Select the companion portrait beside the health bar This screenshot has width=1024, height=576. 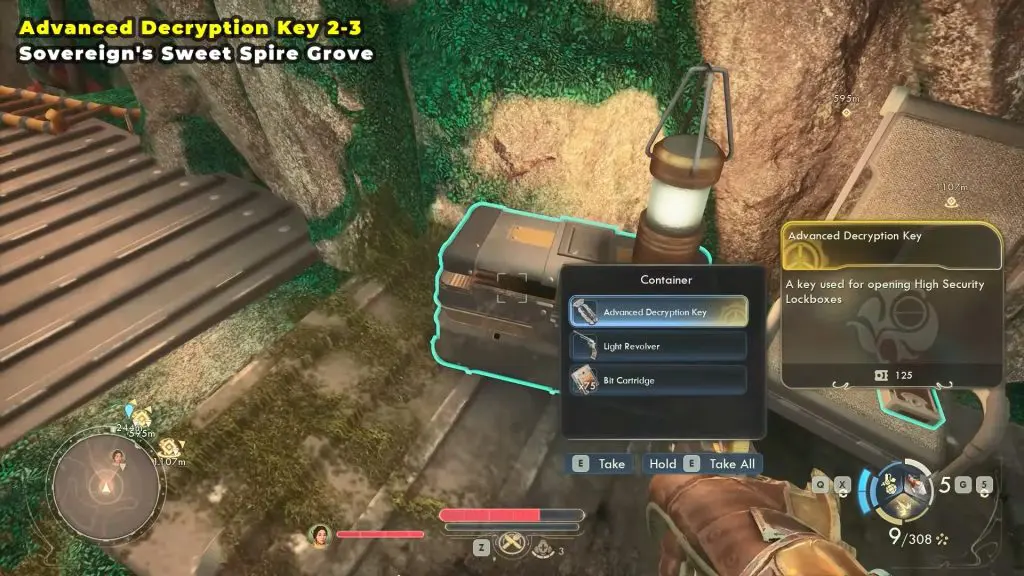[x=321, y=534]
